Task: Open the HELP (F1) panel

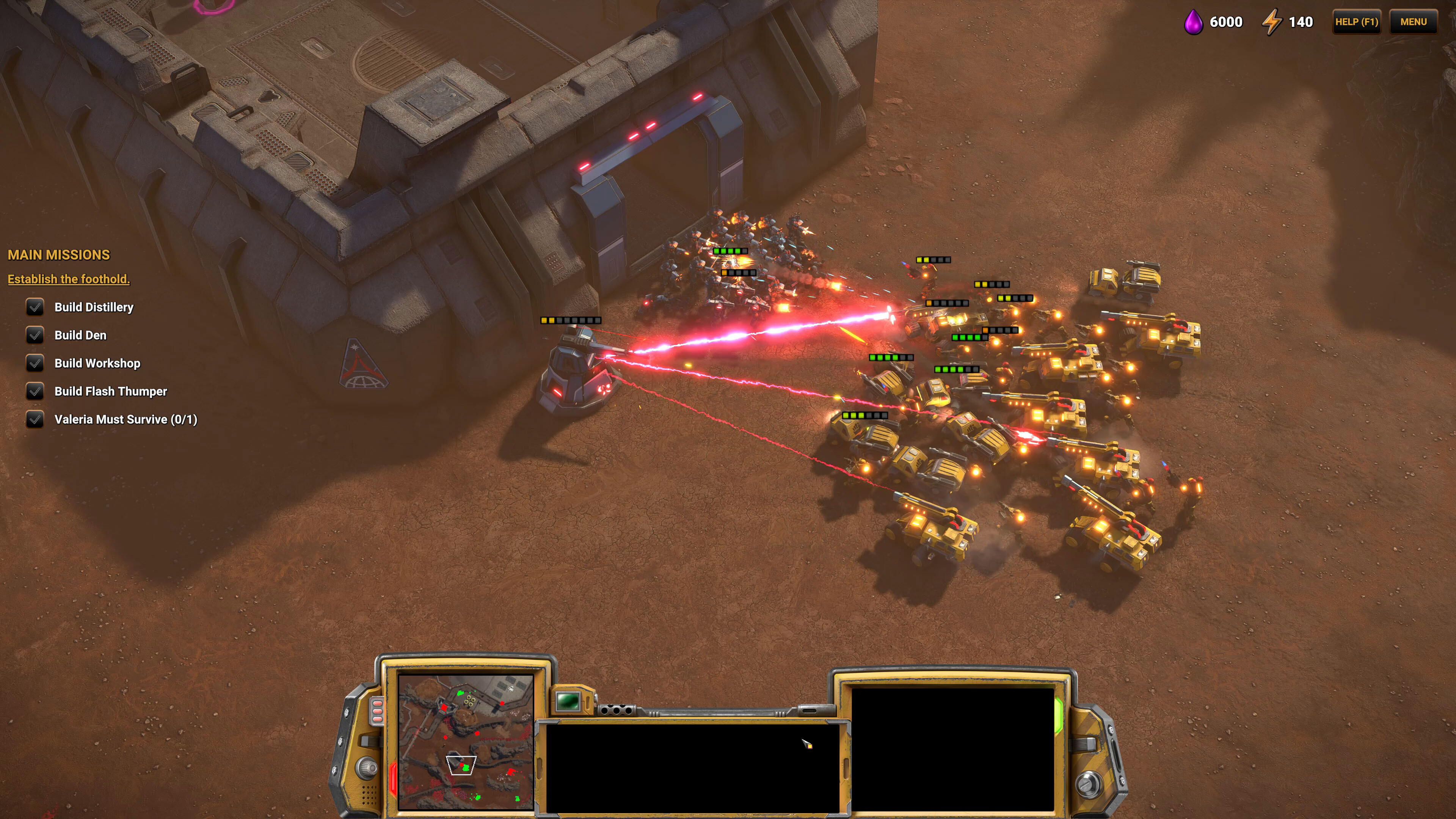Action: (1356, 22)
